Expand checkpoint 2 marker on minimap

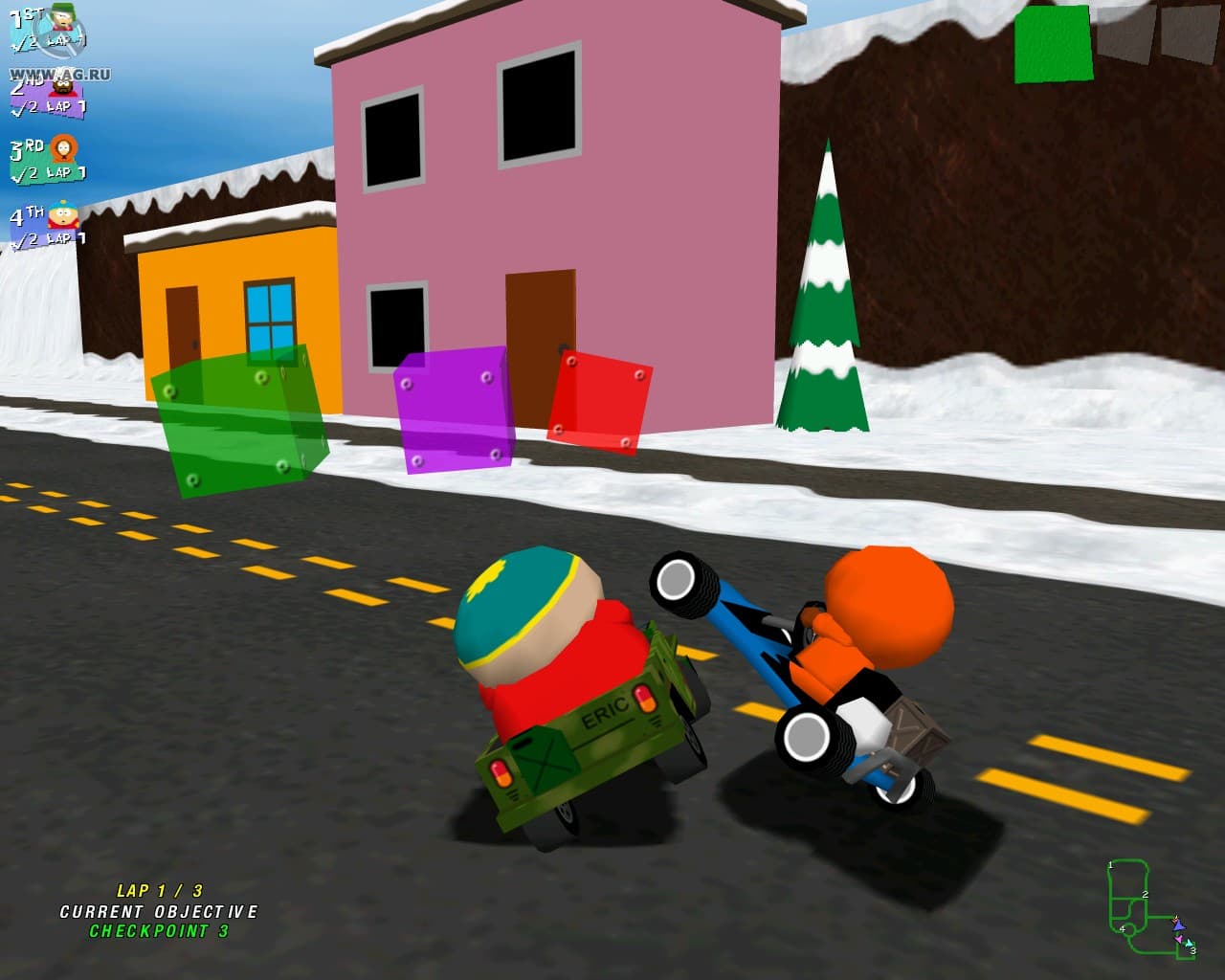(1146, 896)
